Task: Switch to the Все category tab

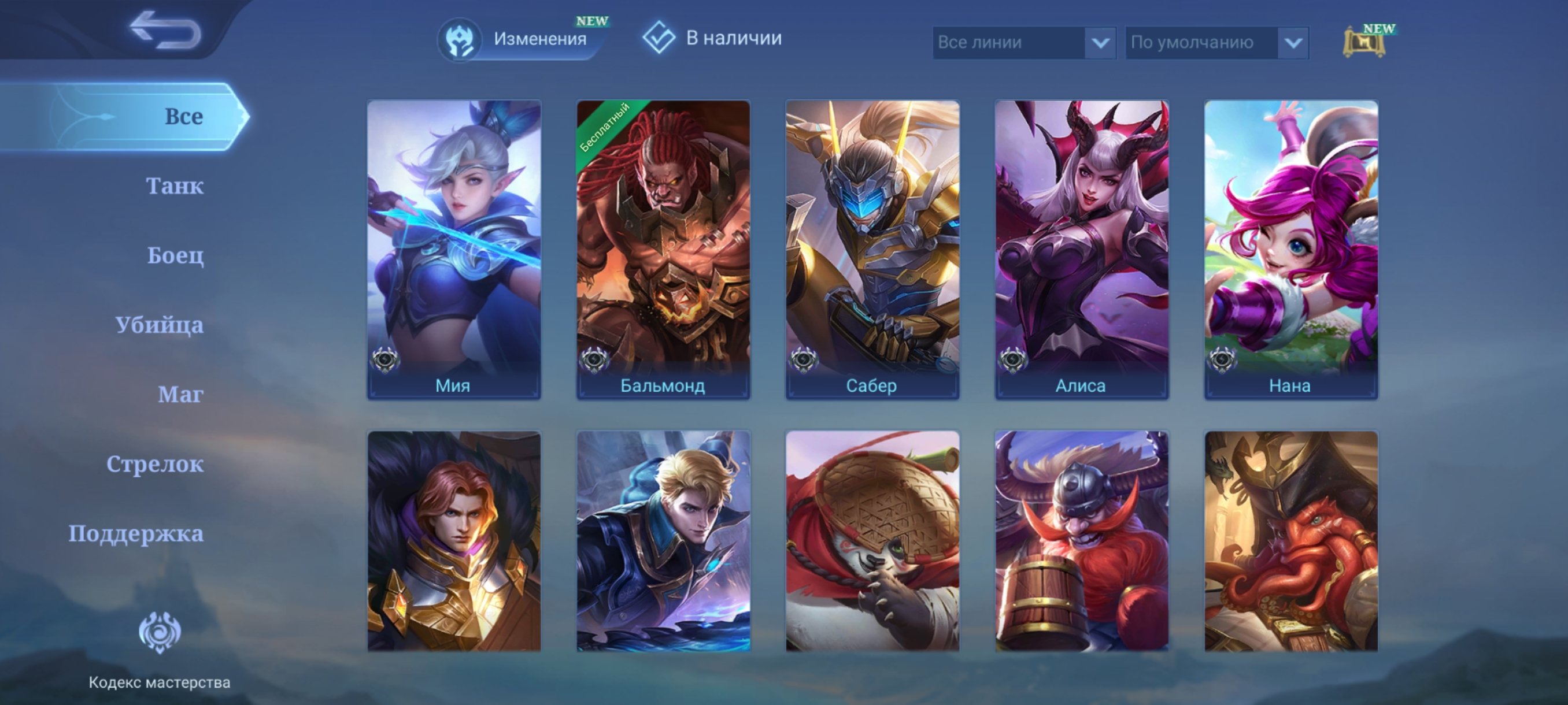Action: (x=183, y=116)
